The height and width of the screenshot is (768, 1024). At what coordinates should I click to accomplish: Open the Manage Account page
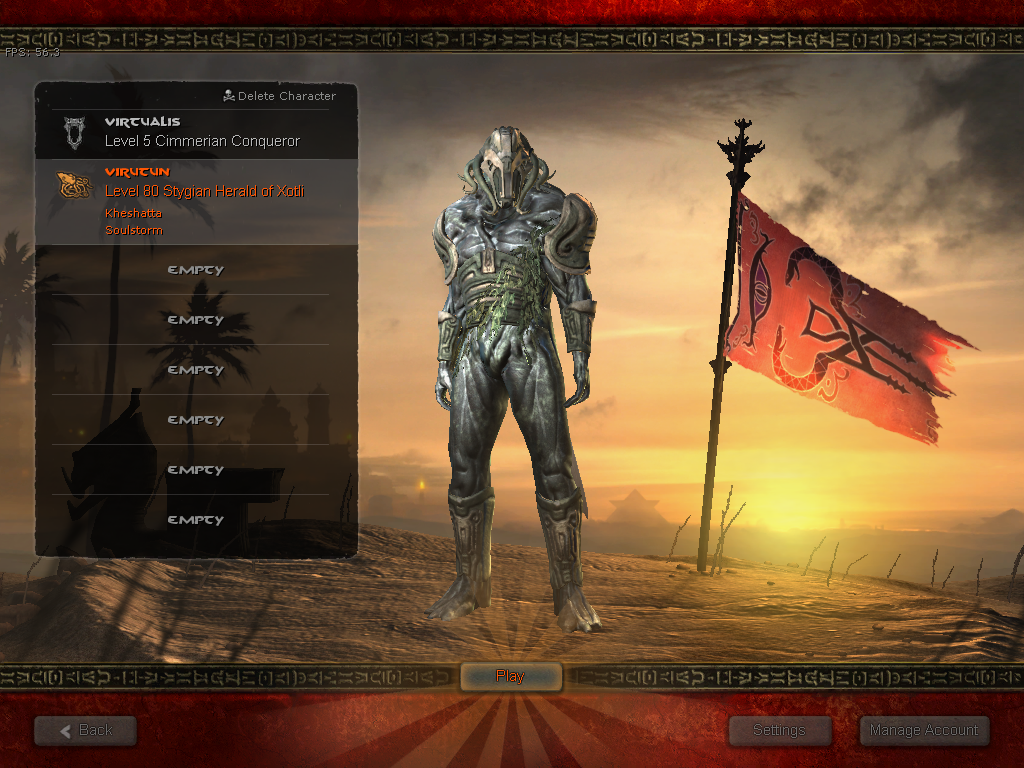pyautogui.click(x=924, y=730)
